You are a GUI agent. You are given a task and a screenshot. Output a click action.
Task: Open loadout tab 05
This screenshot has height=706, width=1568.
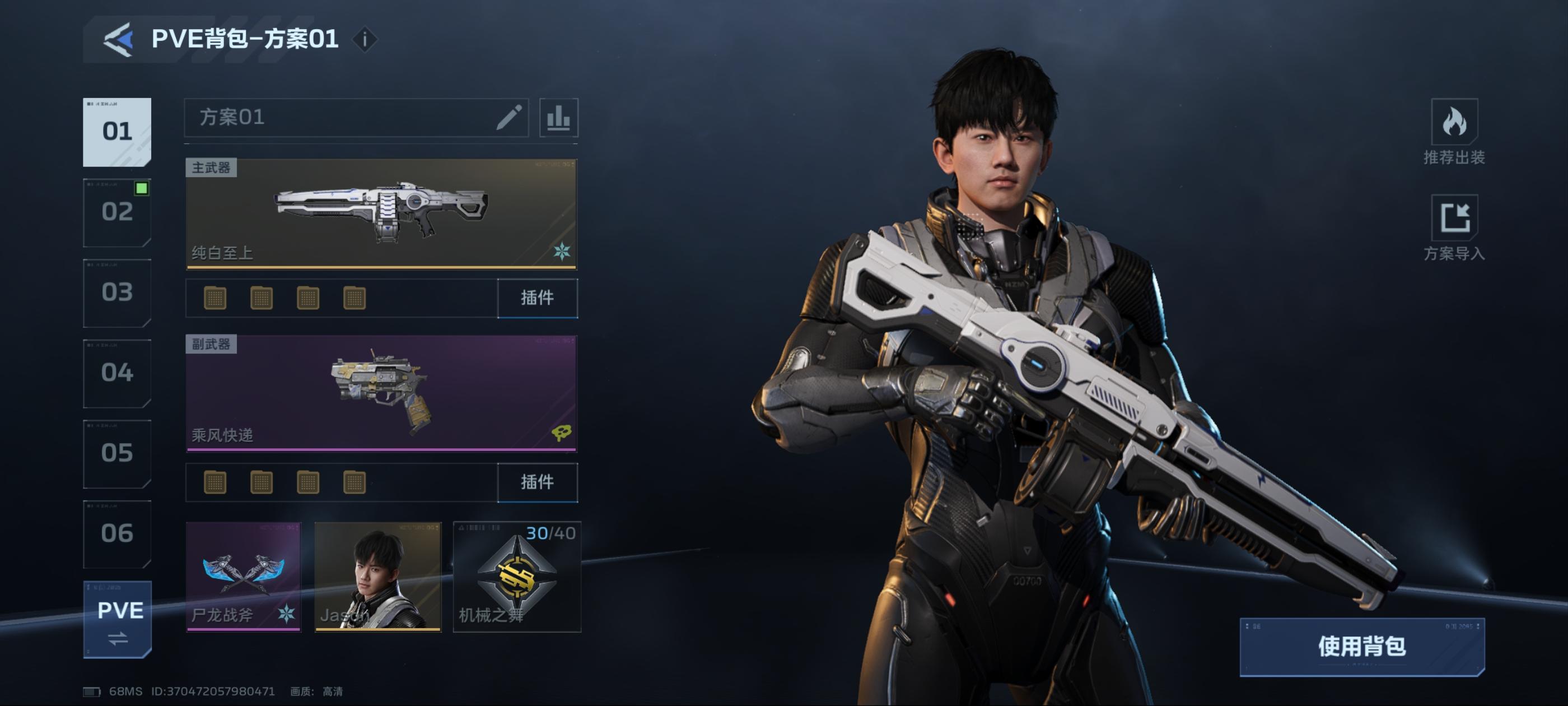click(117, 453)
